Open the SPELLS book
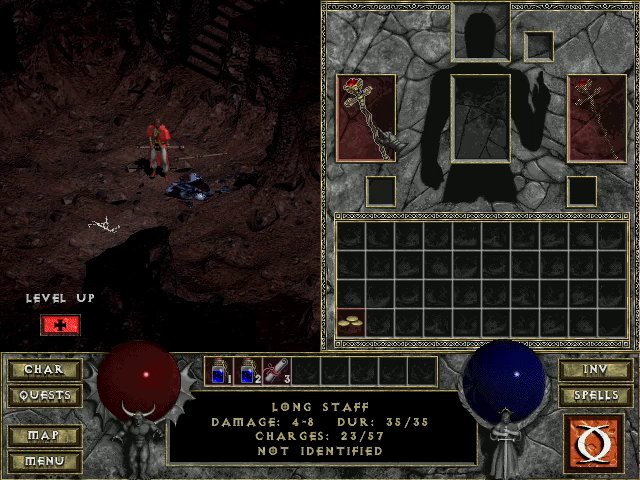Viewport: 640px width, 480px height. tap(595, 395)
